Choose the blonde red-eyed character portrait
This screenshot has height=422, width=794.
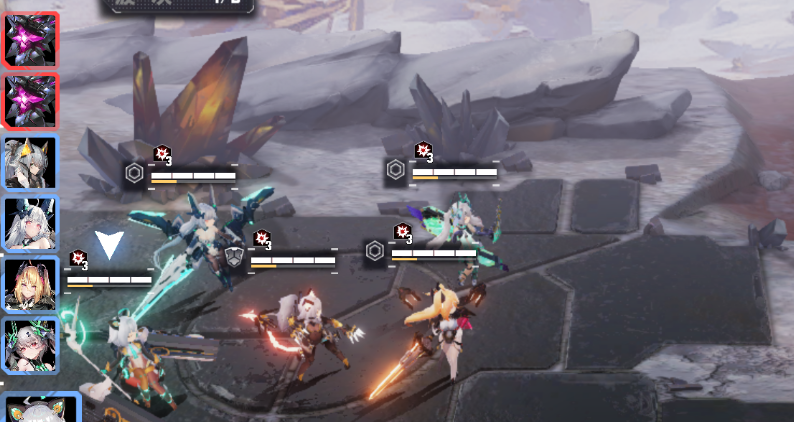coord(30,285)
